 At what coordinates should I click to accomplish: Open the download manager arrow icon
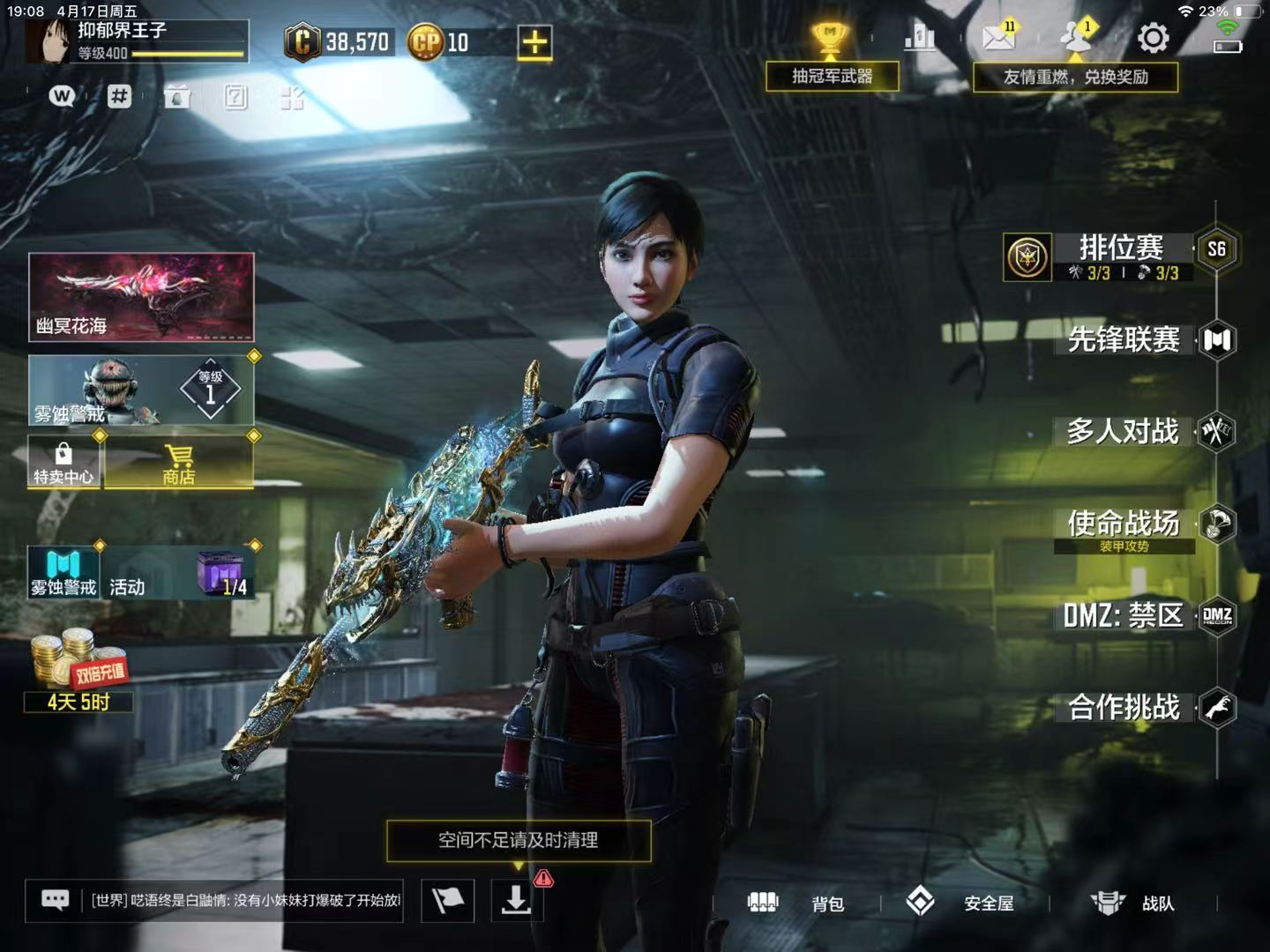click(x=516, y=900)
